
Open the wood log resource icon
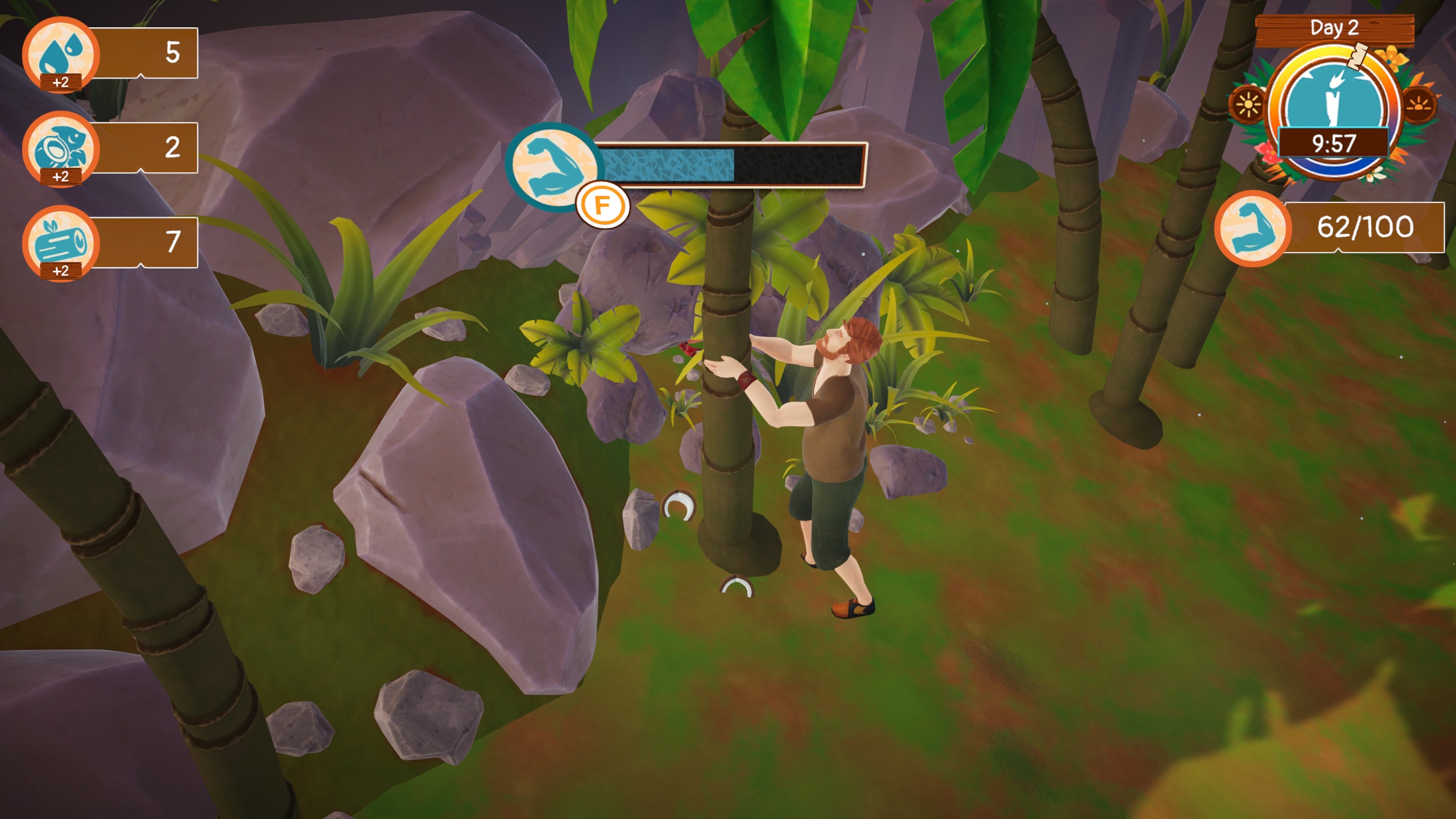tap(61, 242)
